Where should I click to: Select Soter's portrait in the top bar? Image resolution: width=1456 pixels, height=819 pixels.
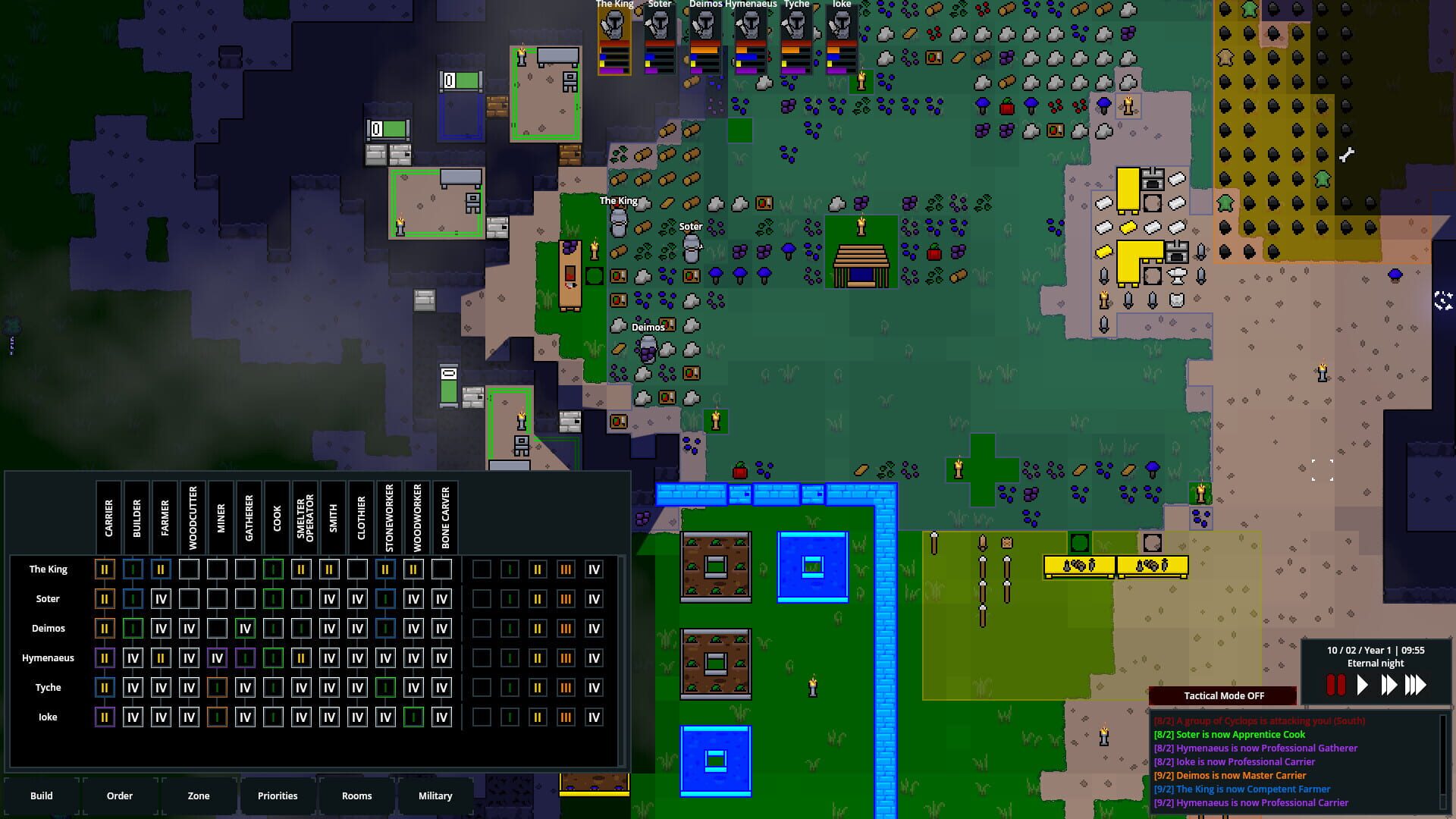(x=660, y=34)
